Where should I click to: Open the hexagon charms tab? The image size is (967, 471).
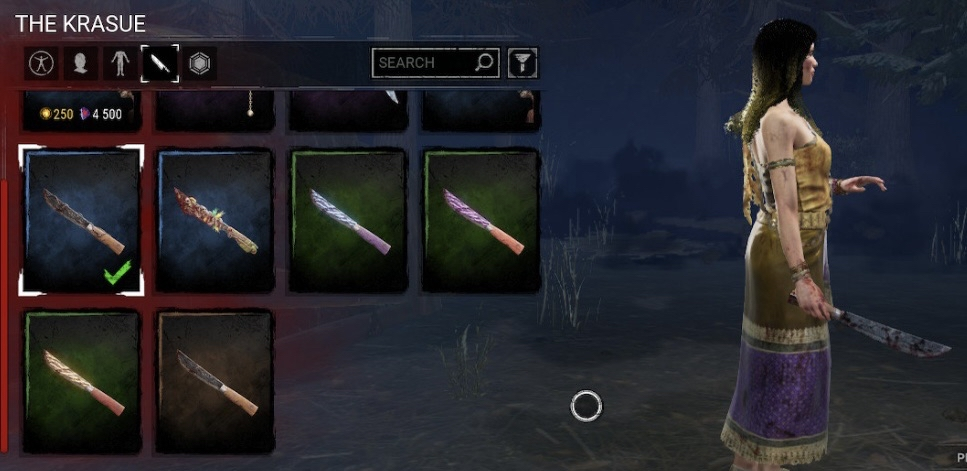[200, 64]
